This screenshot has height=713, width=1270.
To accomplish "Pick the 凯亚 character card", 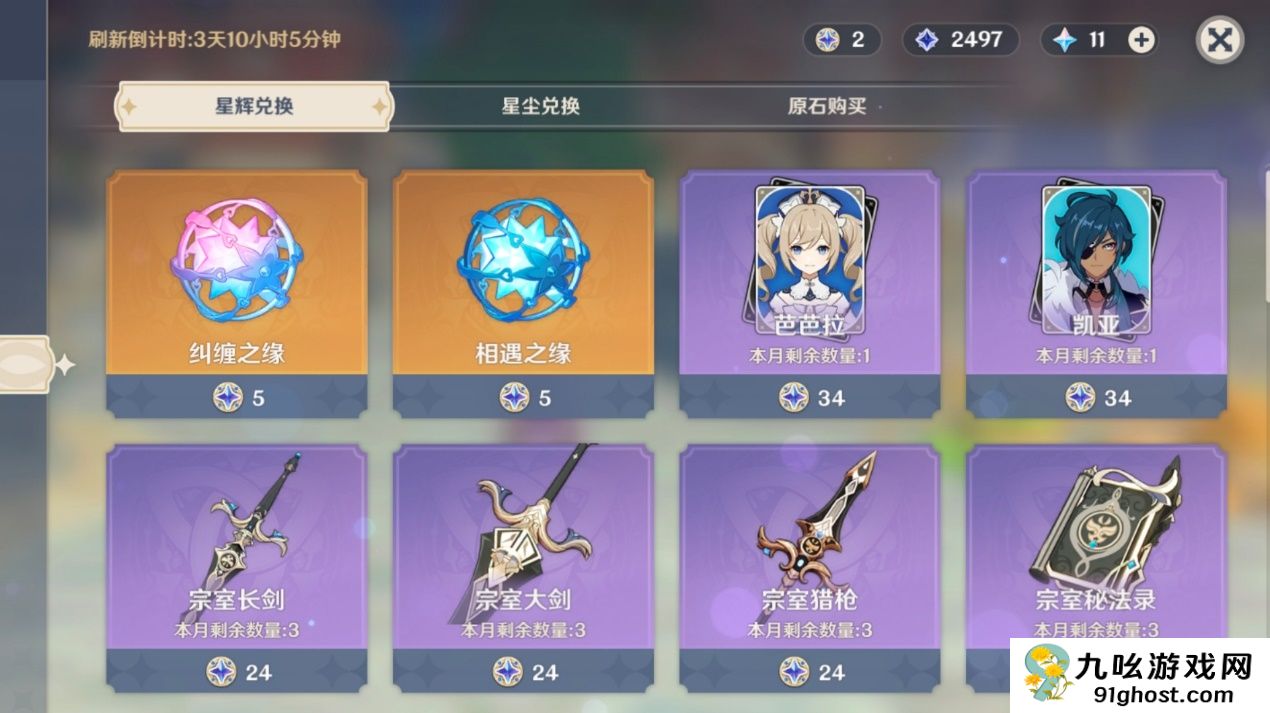I will click(1096, 290).
